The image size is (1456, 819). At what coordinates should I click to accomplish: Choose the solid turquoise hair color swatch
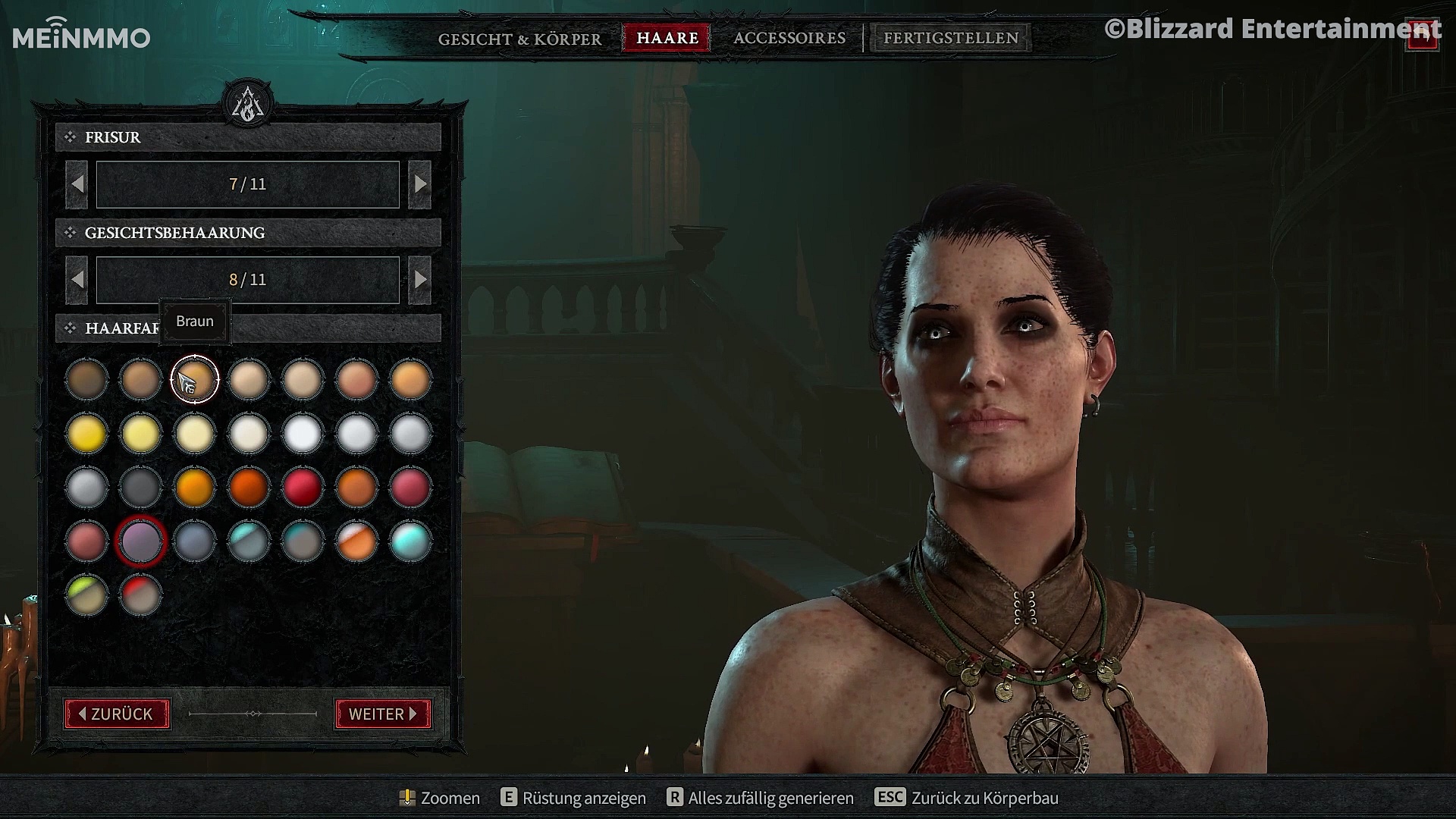click(410, 541)
